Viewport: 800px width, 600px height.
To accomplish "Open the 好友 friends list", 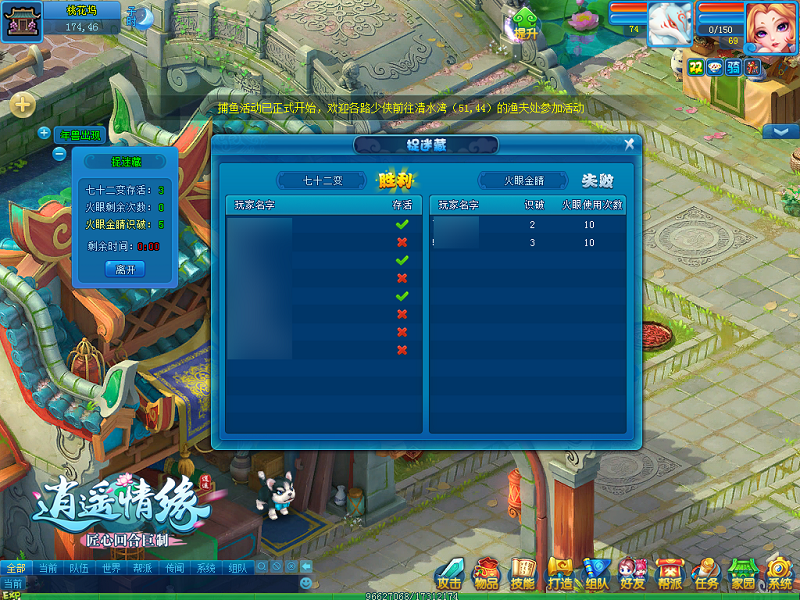I will [632, 573].
